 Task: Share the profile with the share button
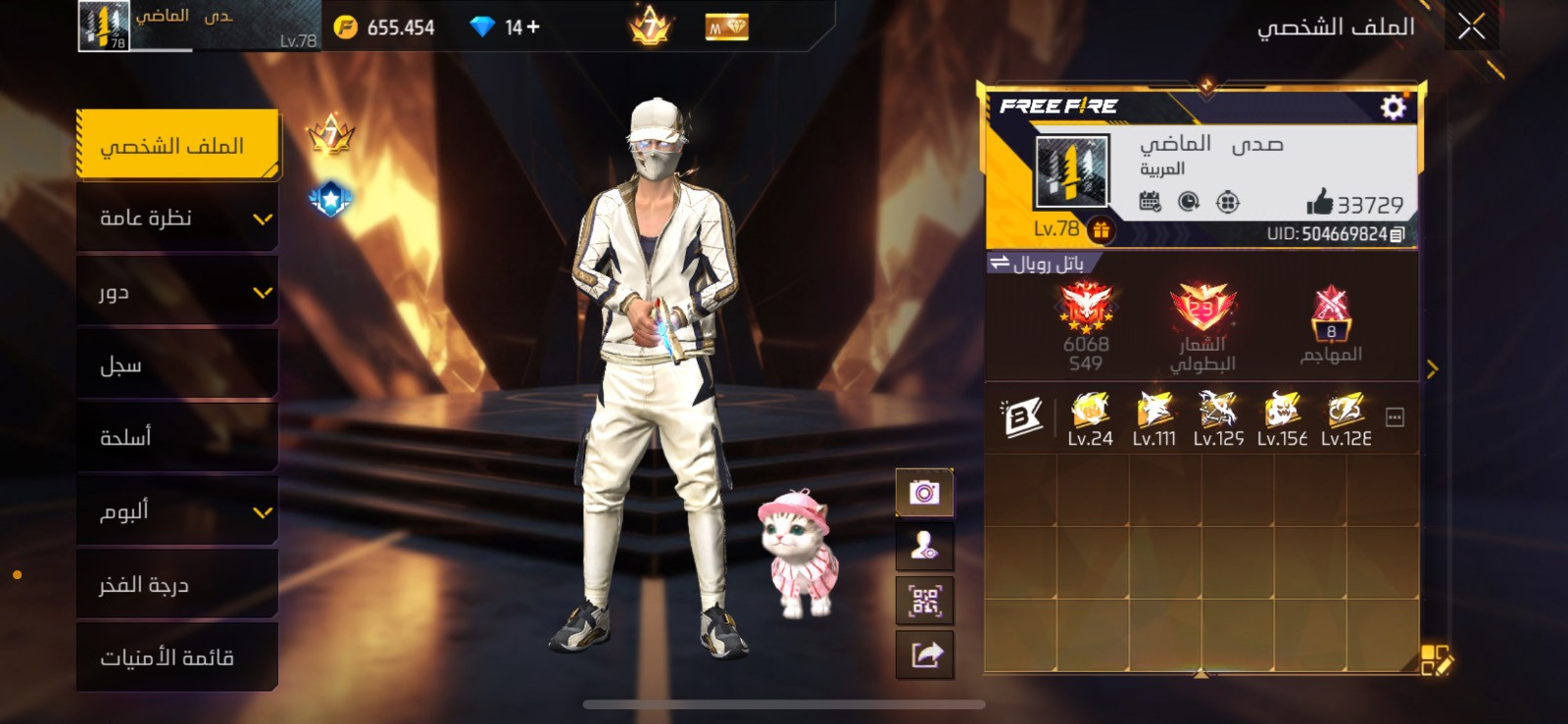924,653
